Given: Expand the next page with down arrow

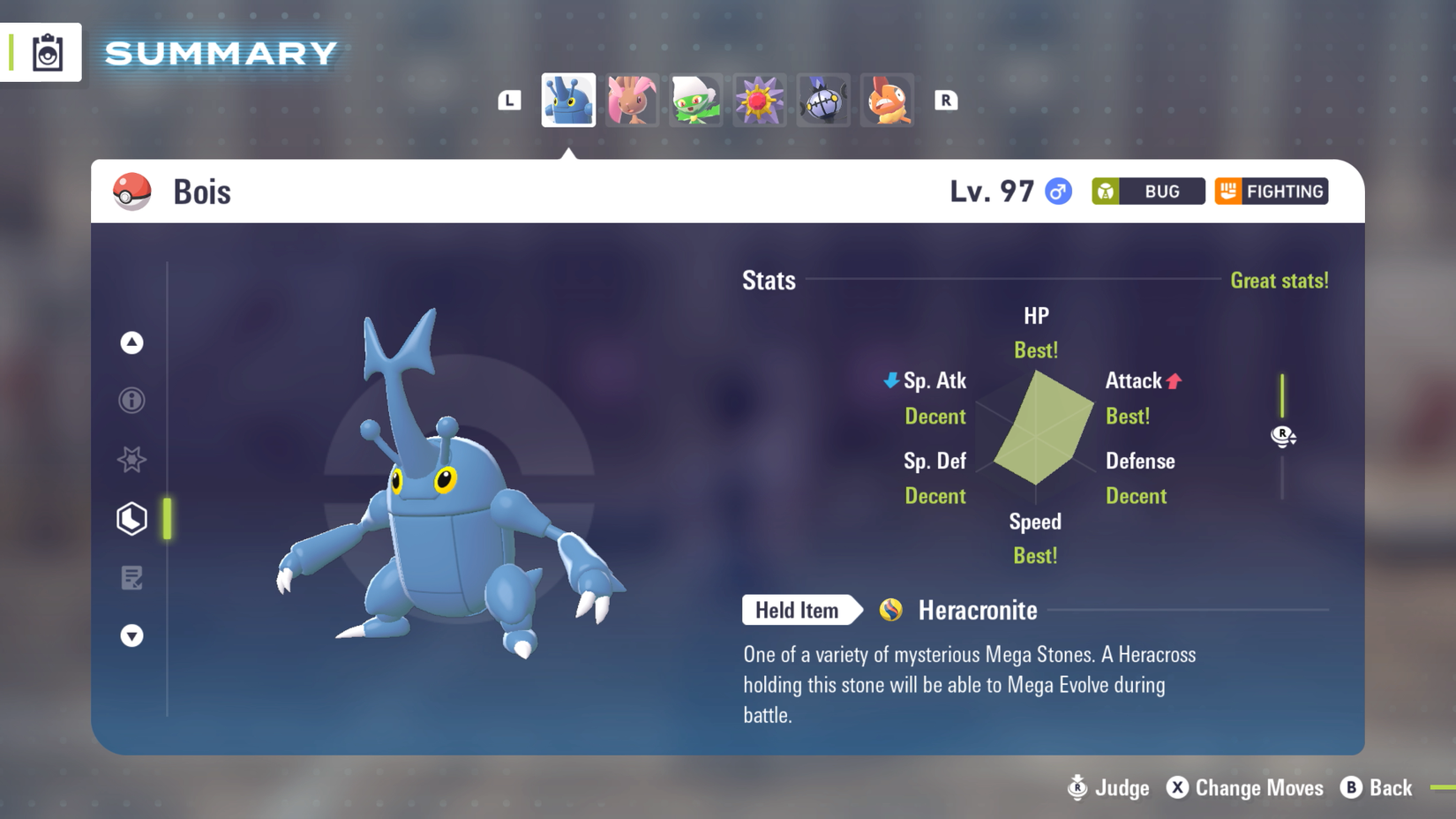Looking at the screenshot, I should pyautogui.click(x=131, y=635).
